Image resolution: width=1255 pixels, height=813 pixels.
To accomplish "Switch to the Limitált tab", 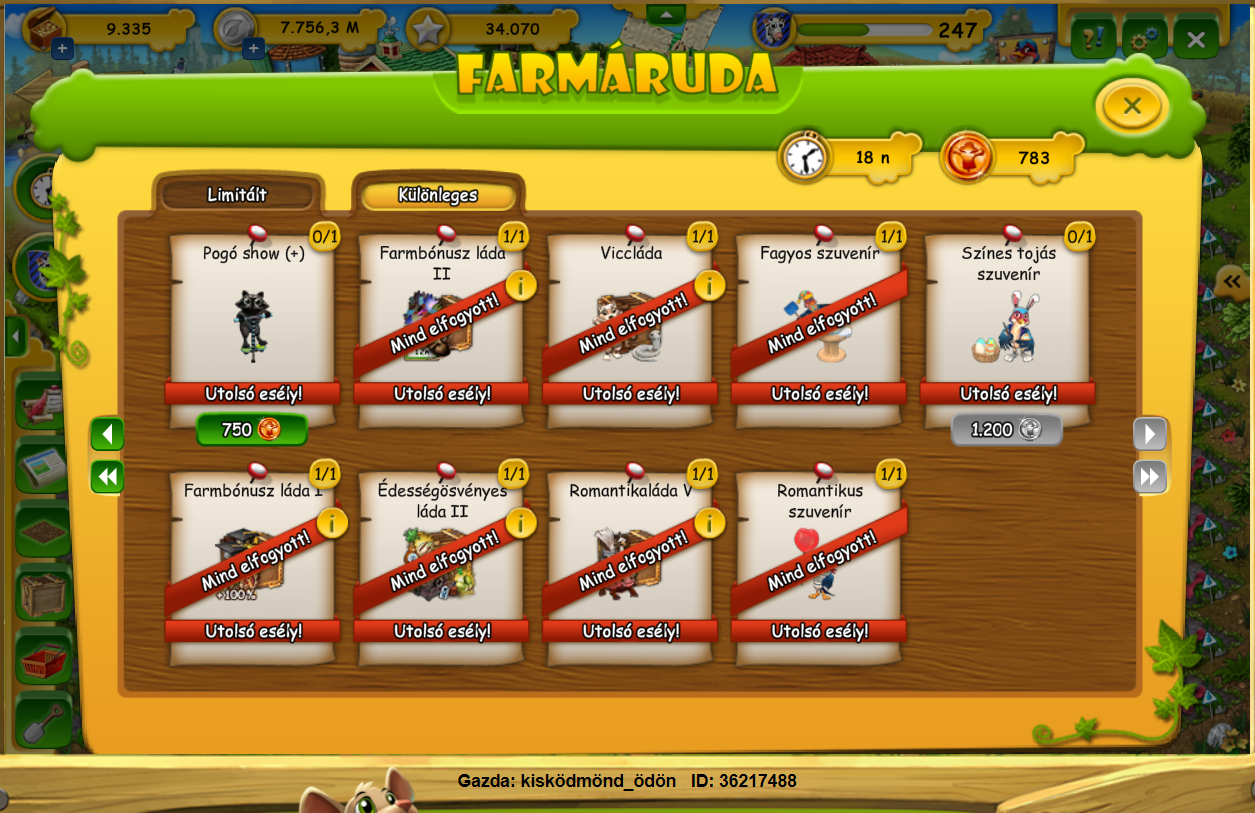I will [237, 195].
